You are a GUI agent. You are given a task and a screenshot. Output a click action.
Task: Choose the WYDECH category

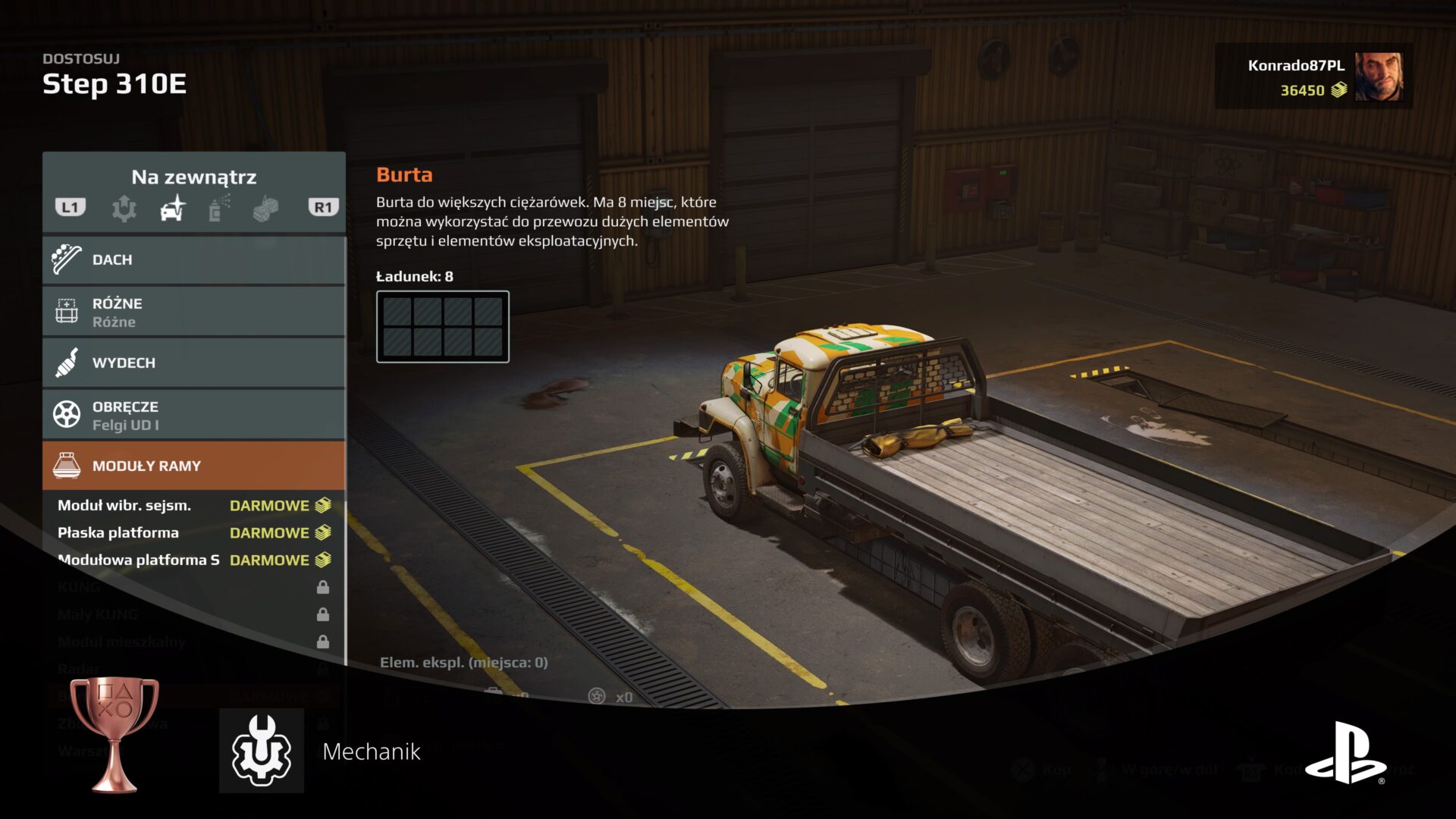coord(194,363)
